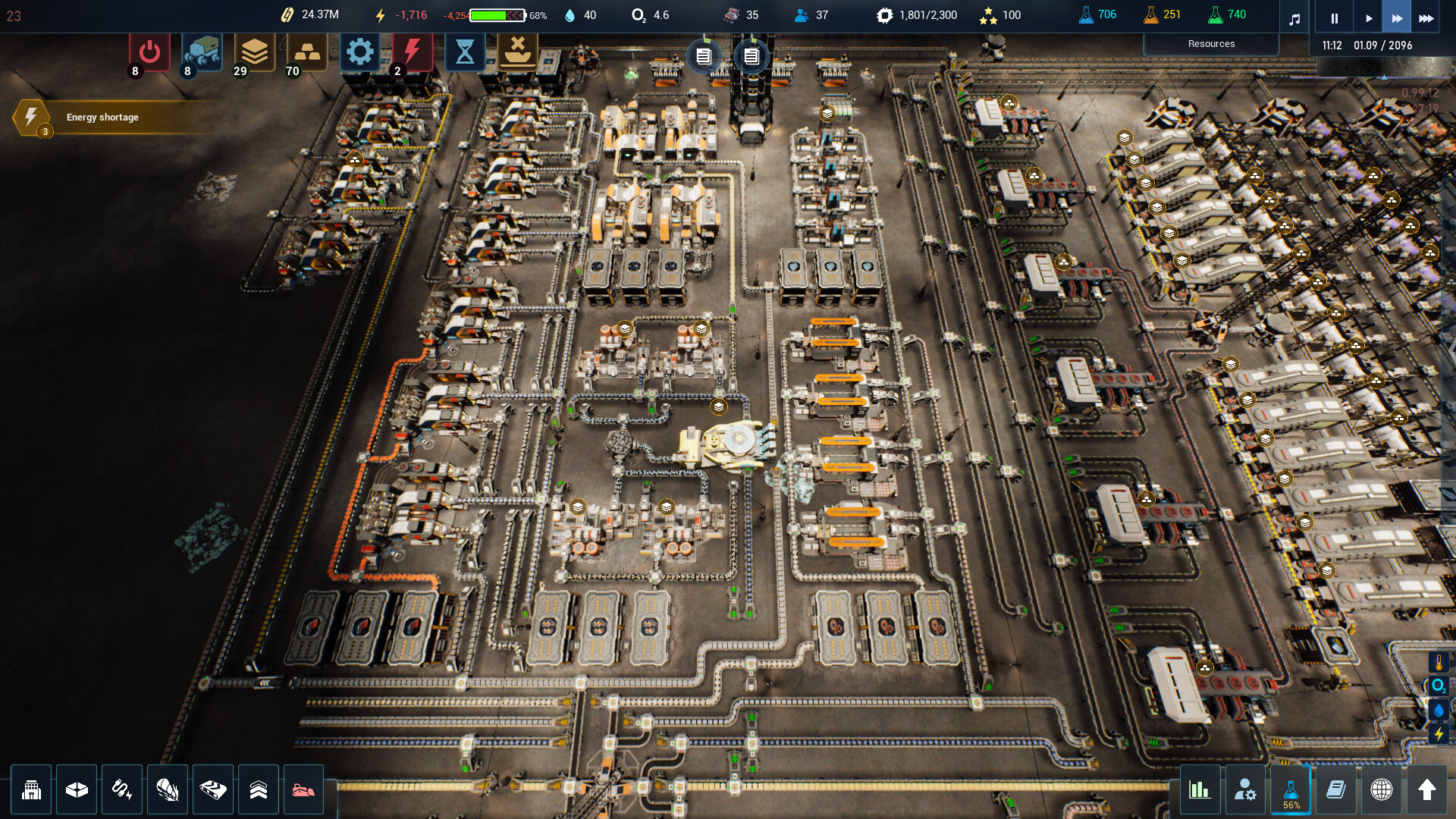
Task: Open the research flask panel at 56%
Action: click(1291, 790)
